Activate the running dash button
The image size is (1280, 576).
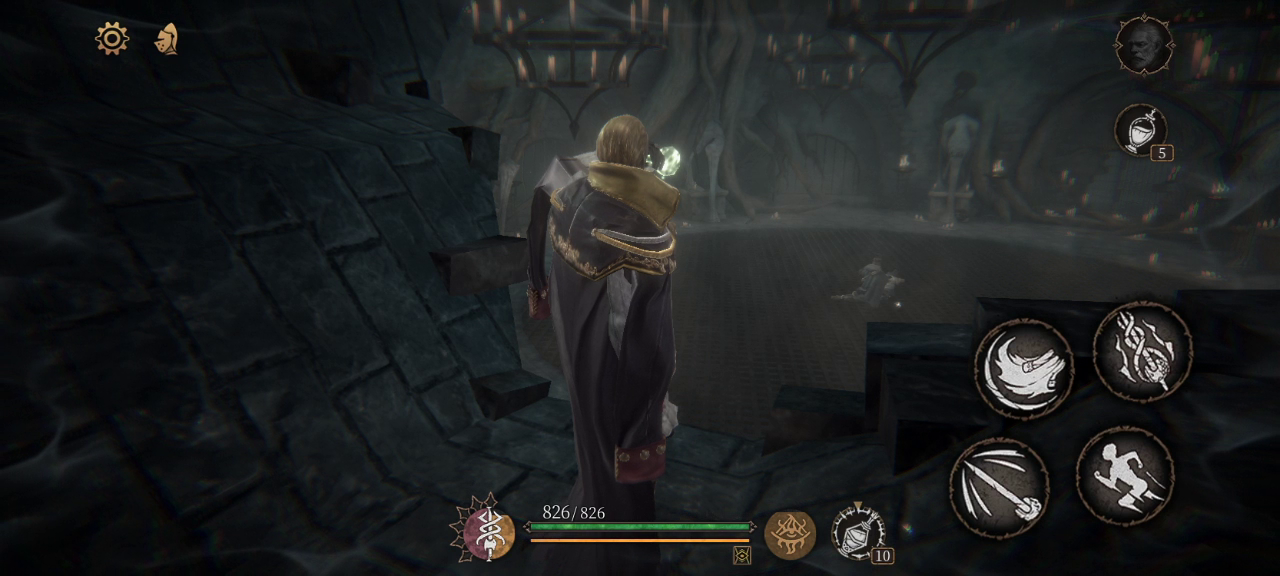pyautogui.click(x=1125, y=476)
